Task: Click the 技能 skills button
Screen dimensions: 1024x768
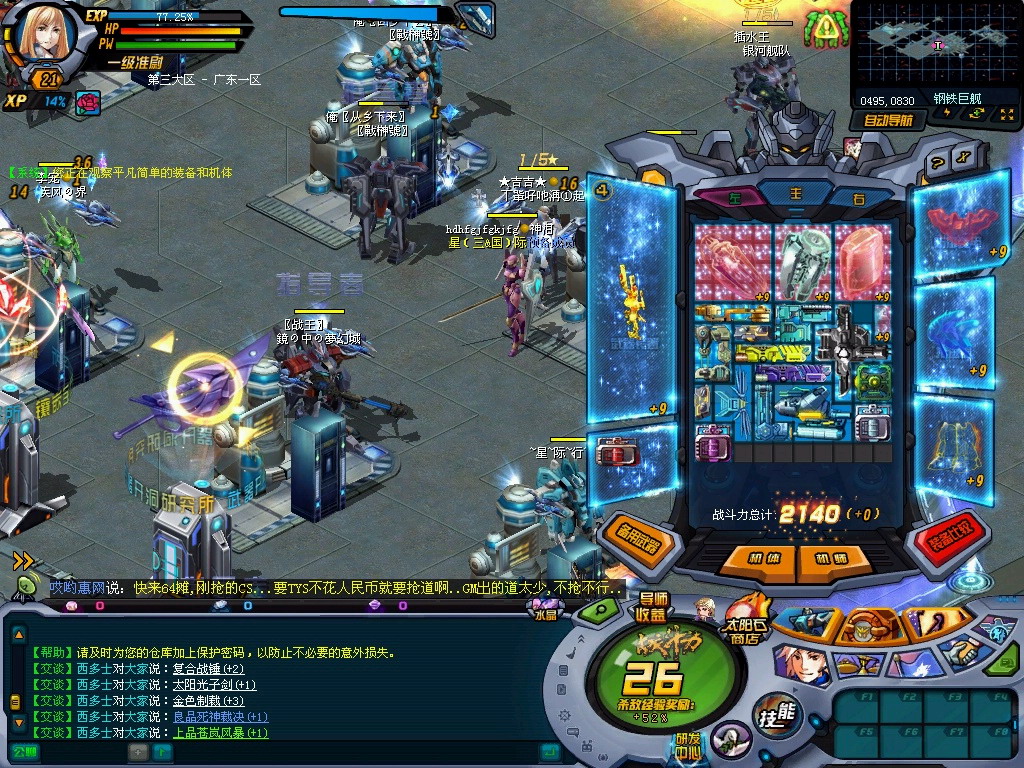Action: 778,712
